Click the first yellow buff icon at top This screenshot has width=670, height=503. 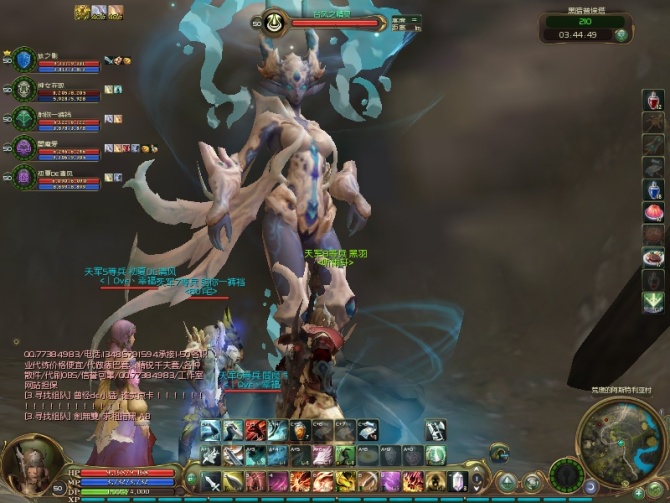click(83, 12)
